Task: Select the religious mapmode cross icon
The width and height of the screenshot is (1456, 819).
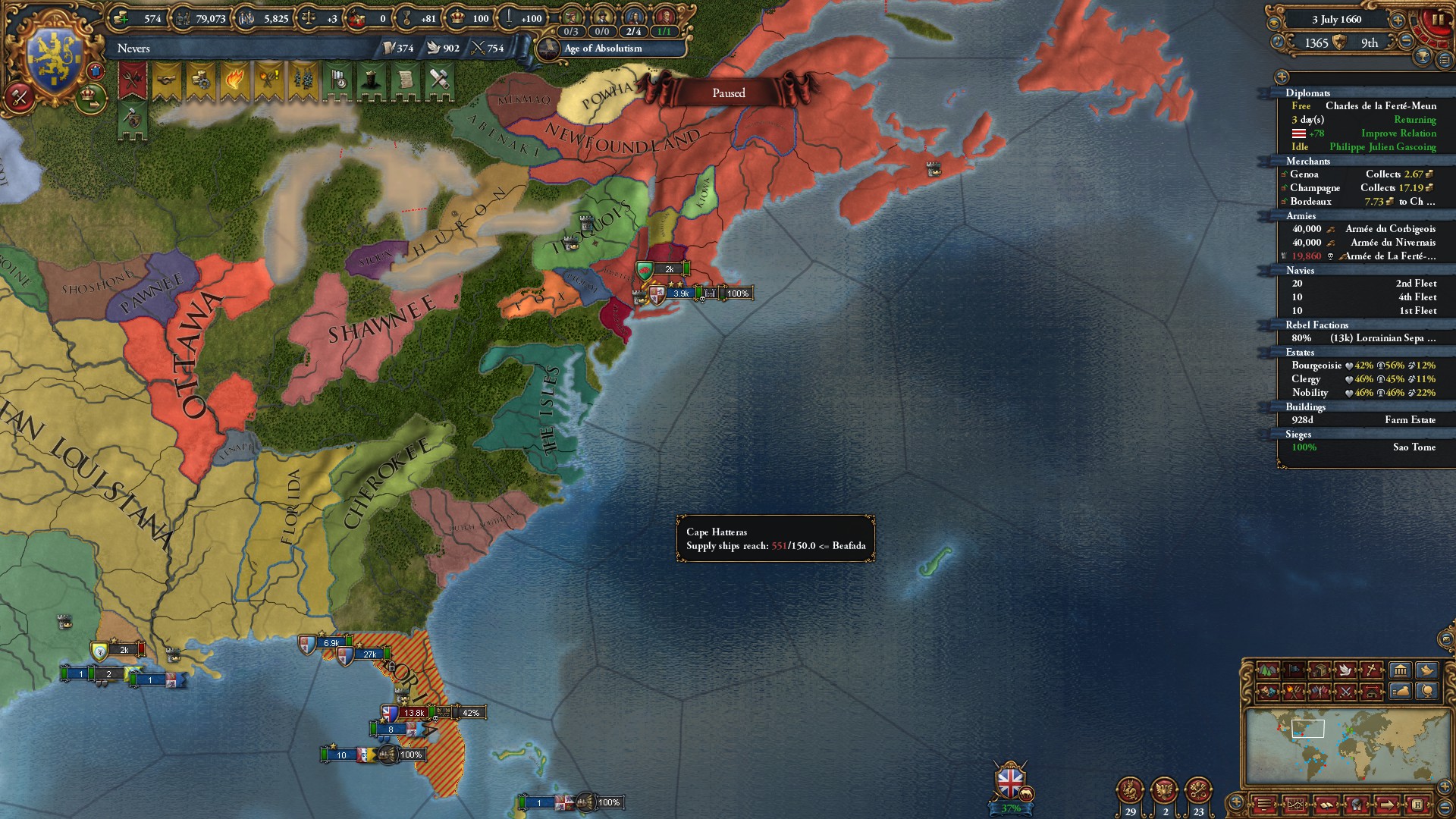Action: pos(1371,670)
